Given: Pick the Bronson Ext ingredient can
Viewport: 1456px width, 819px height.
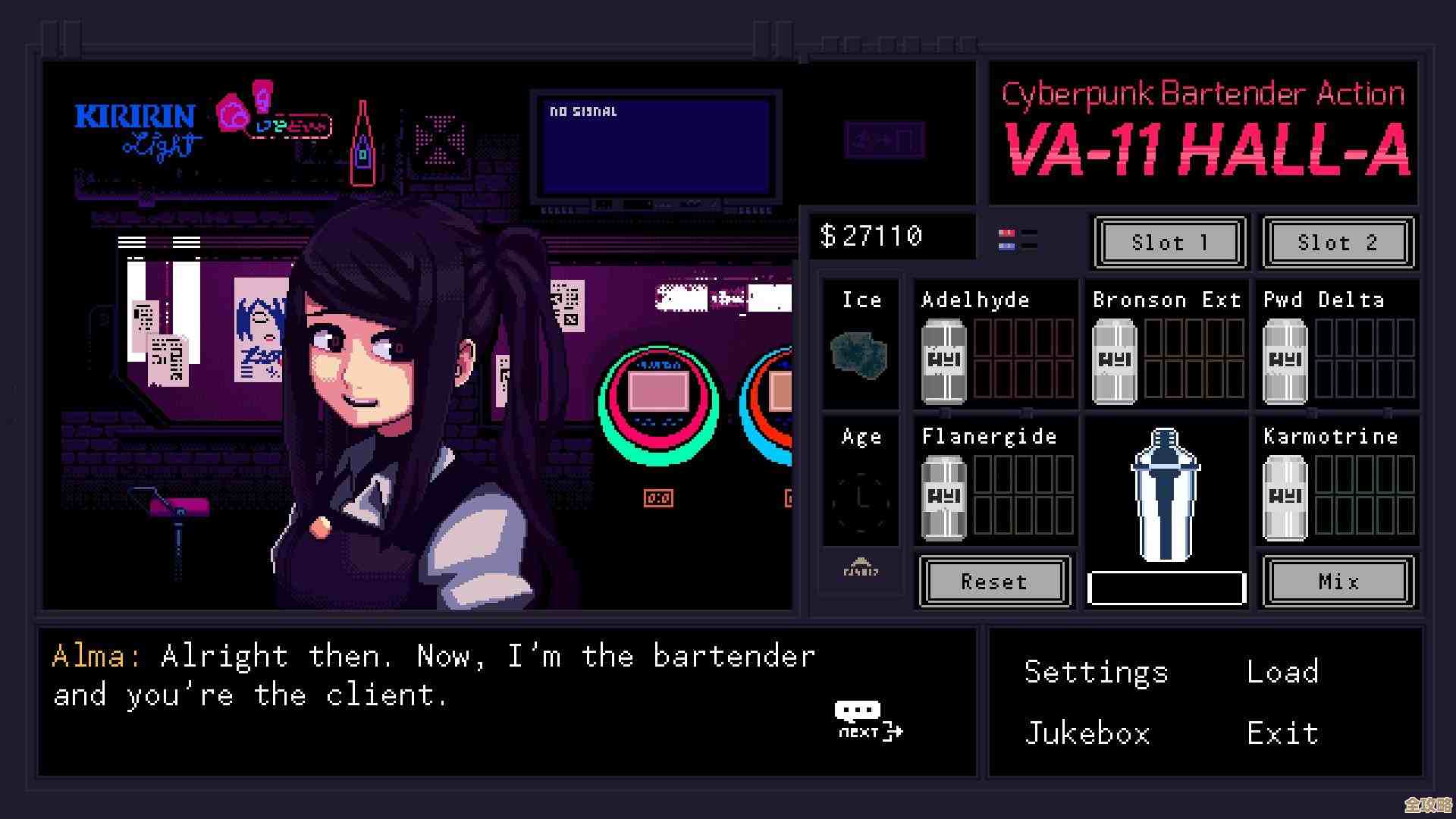Looking at the screenshot, I should click(1114, 361).
